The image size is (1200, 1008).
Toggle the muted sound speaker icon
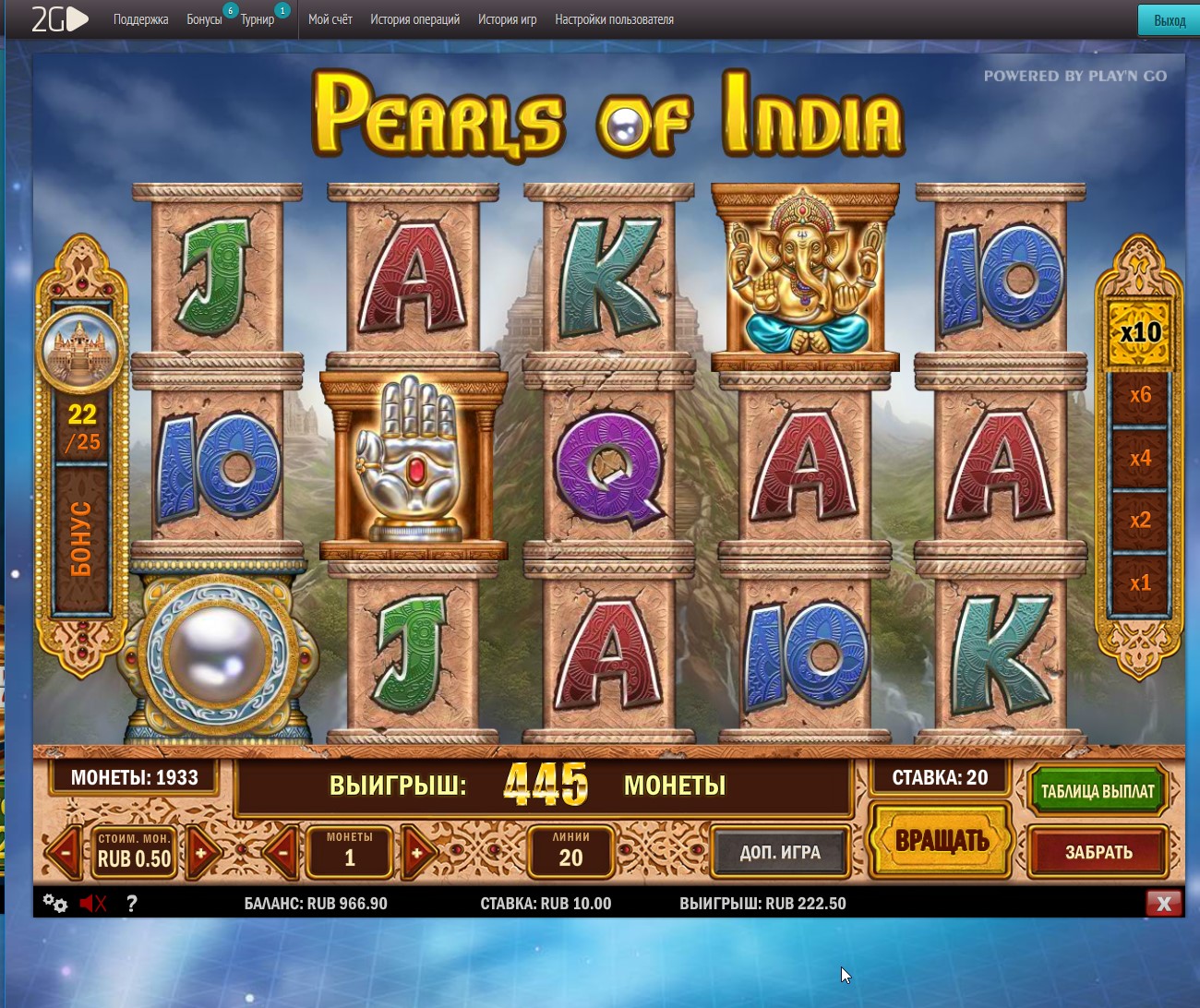(92, 904)
